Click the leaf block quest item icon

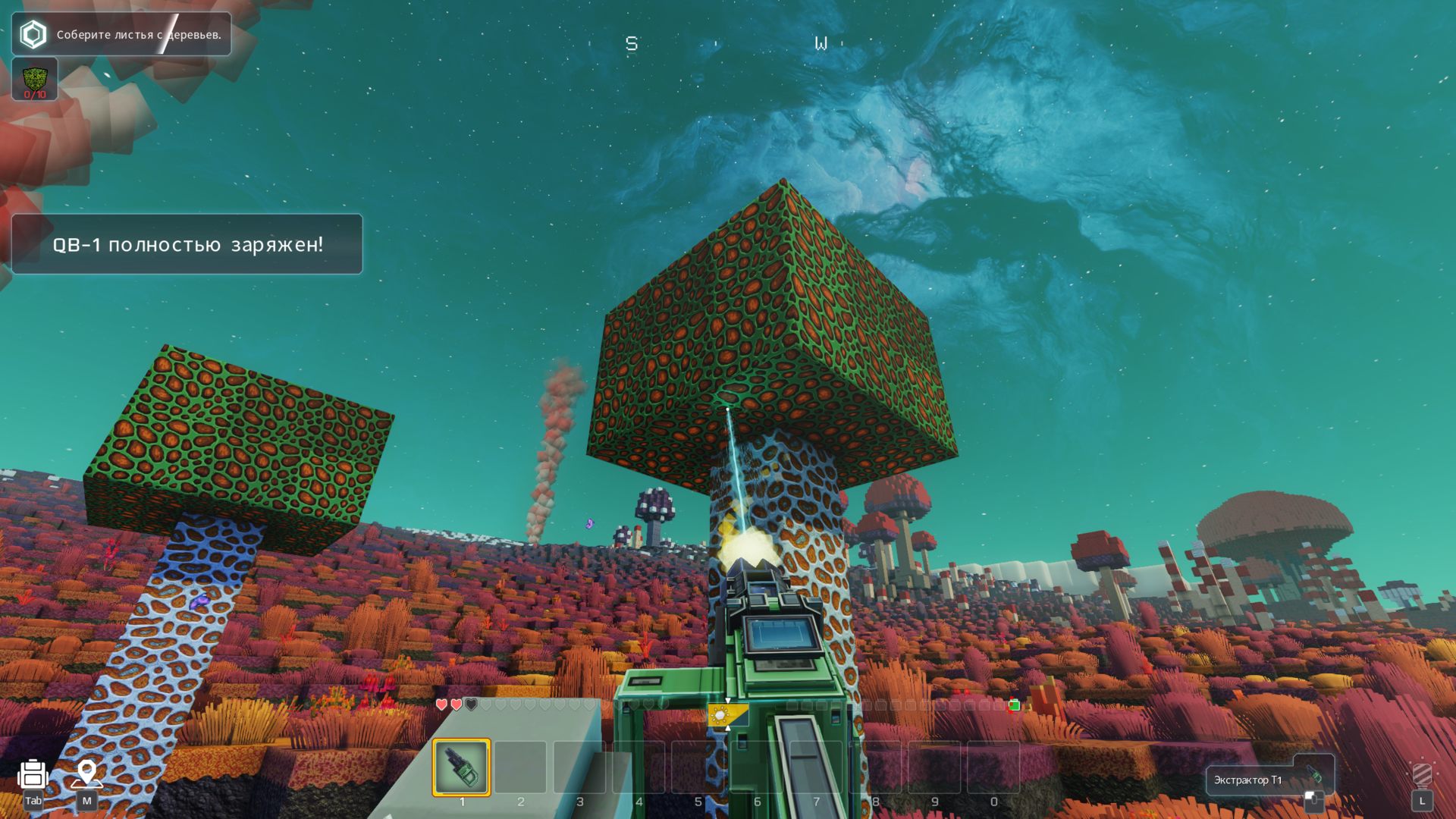click(35, 79)
